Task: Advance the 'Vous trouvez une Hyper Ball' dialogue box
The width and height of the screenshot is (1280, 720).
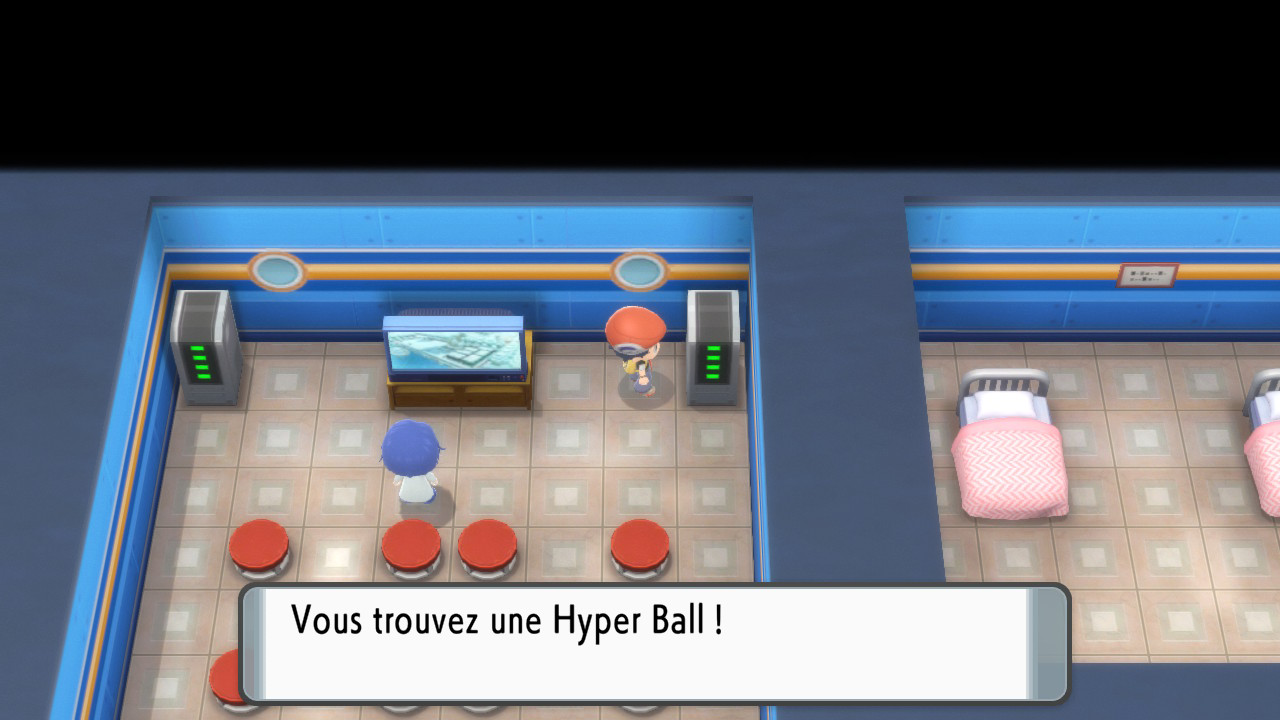Action: coord(654,643)
